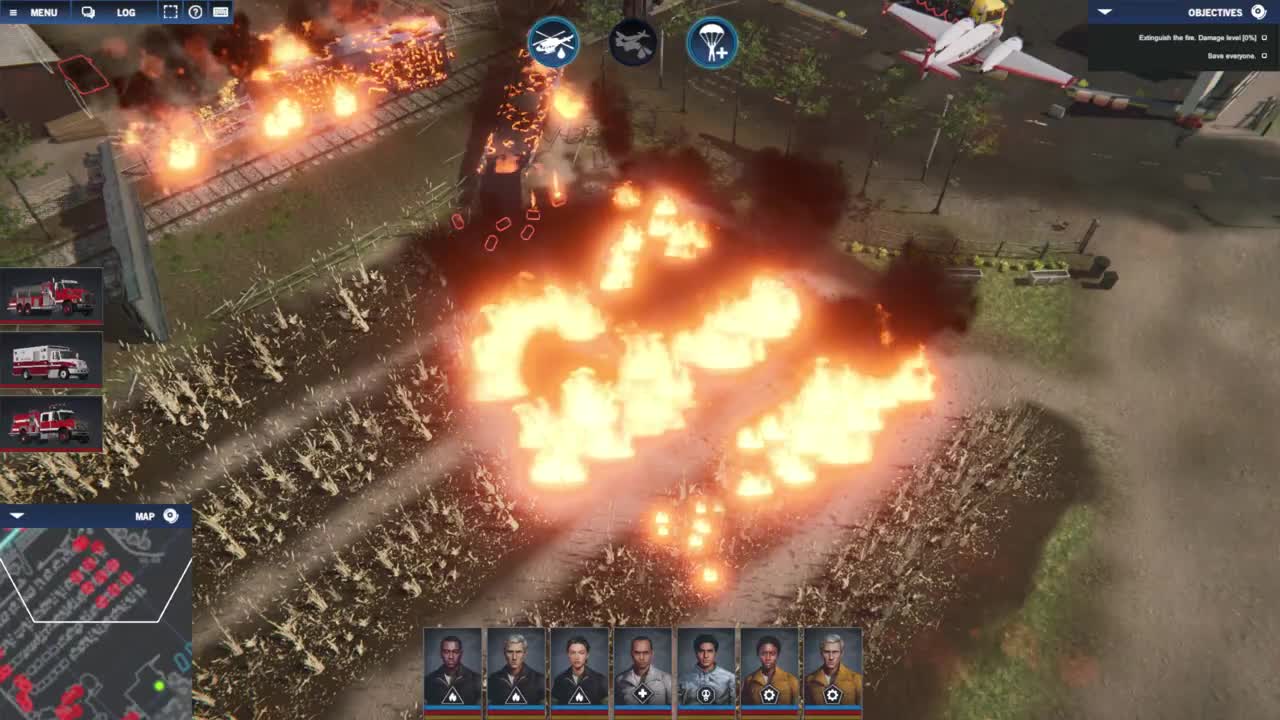Click the chat bubbles icon
Image resolution: width=1280 pixels, height=720 pixels.
click(x=88, y=13)
